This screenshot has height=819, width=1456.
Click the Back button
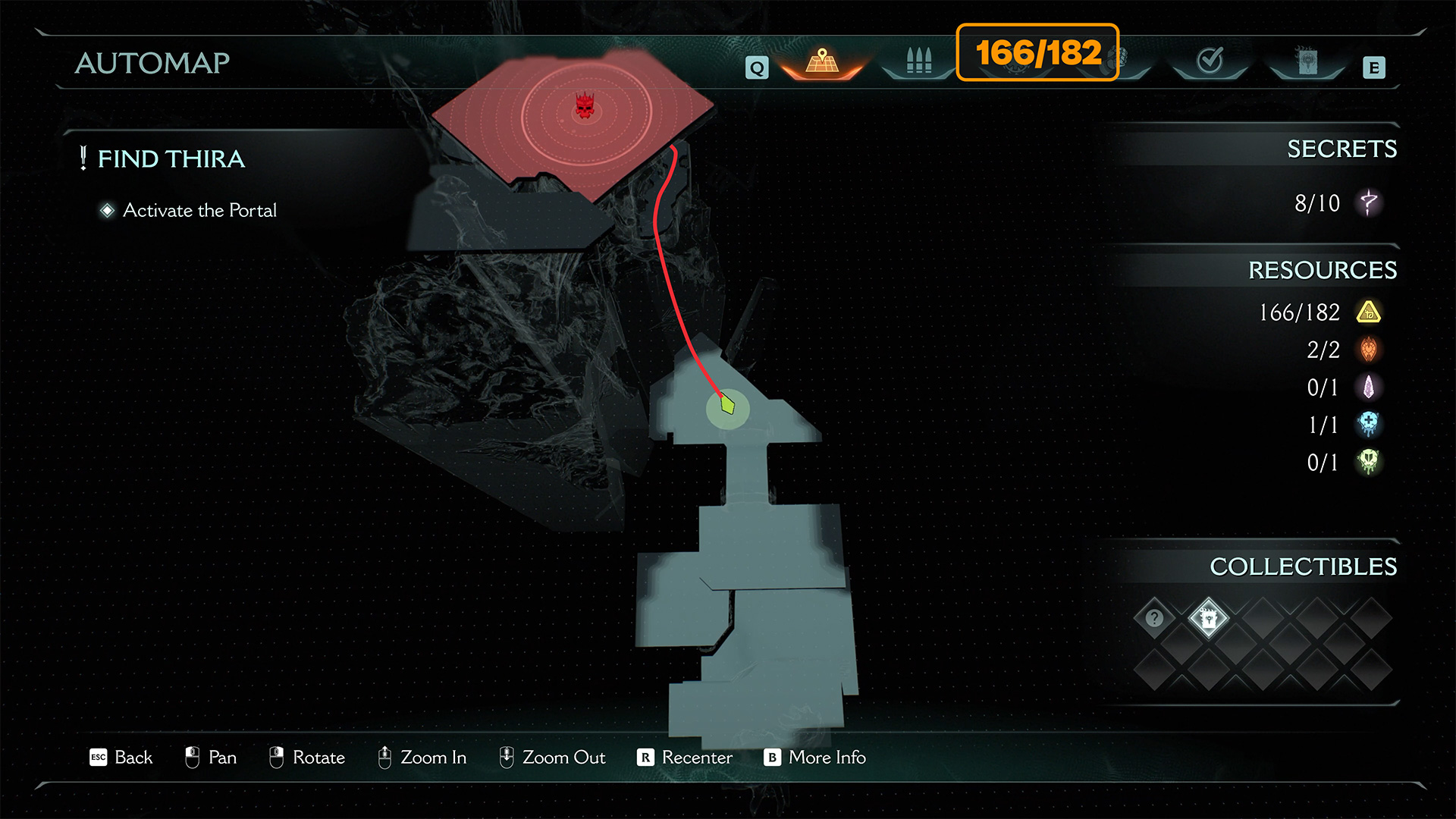tap(121, 758)
